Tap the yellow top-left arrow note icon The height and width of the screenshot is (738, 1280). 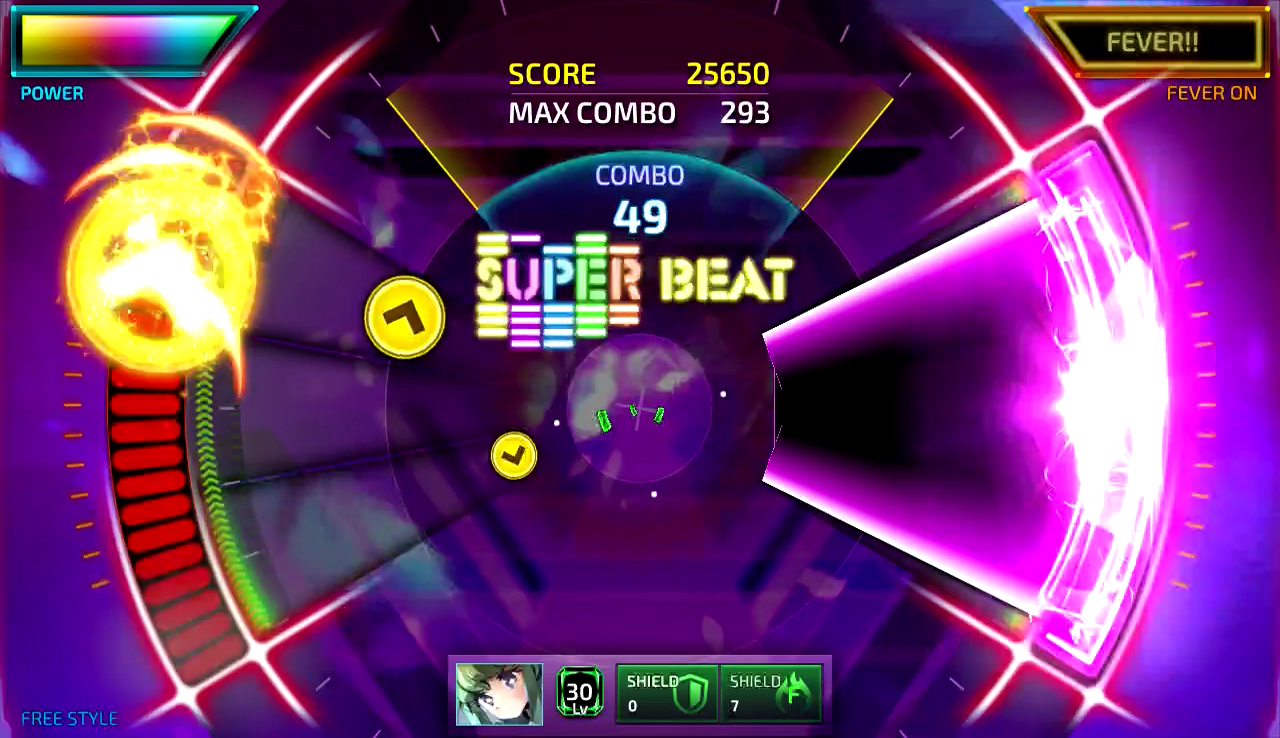point(404,317)
